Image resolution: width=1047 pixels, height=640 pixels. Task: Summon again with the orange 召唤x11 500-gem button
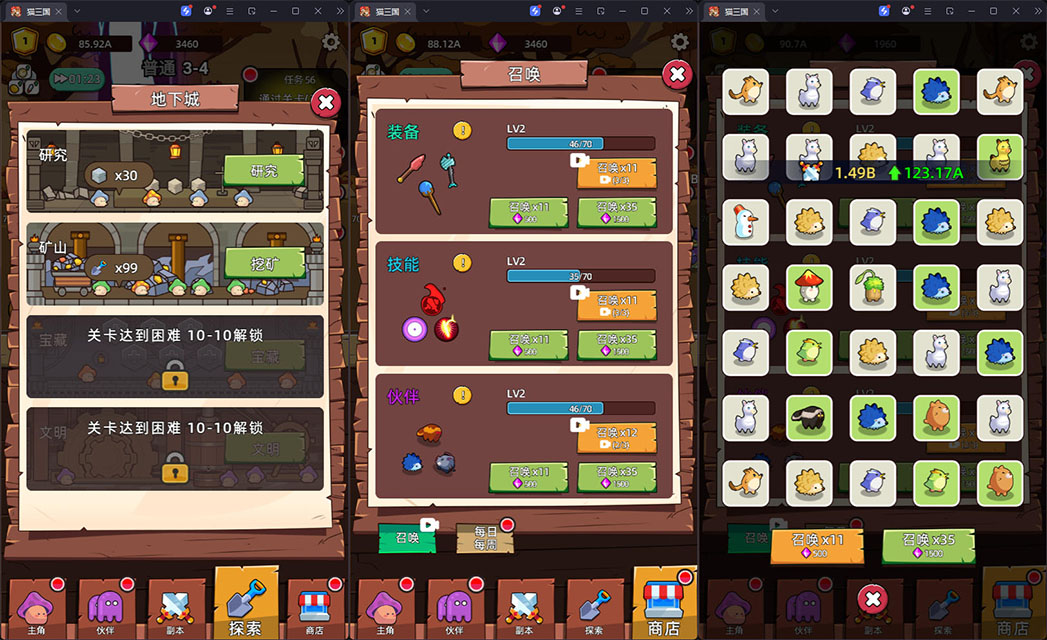(x=816, y=546)
